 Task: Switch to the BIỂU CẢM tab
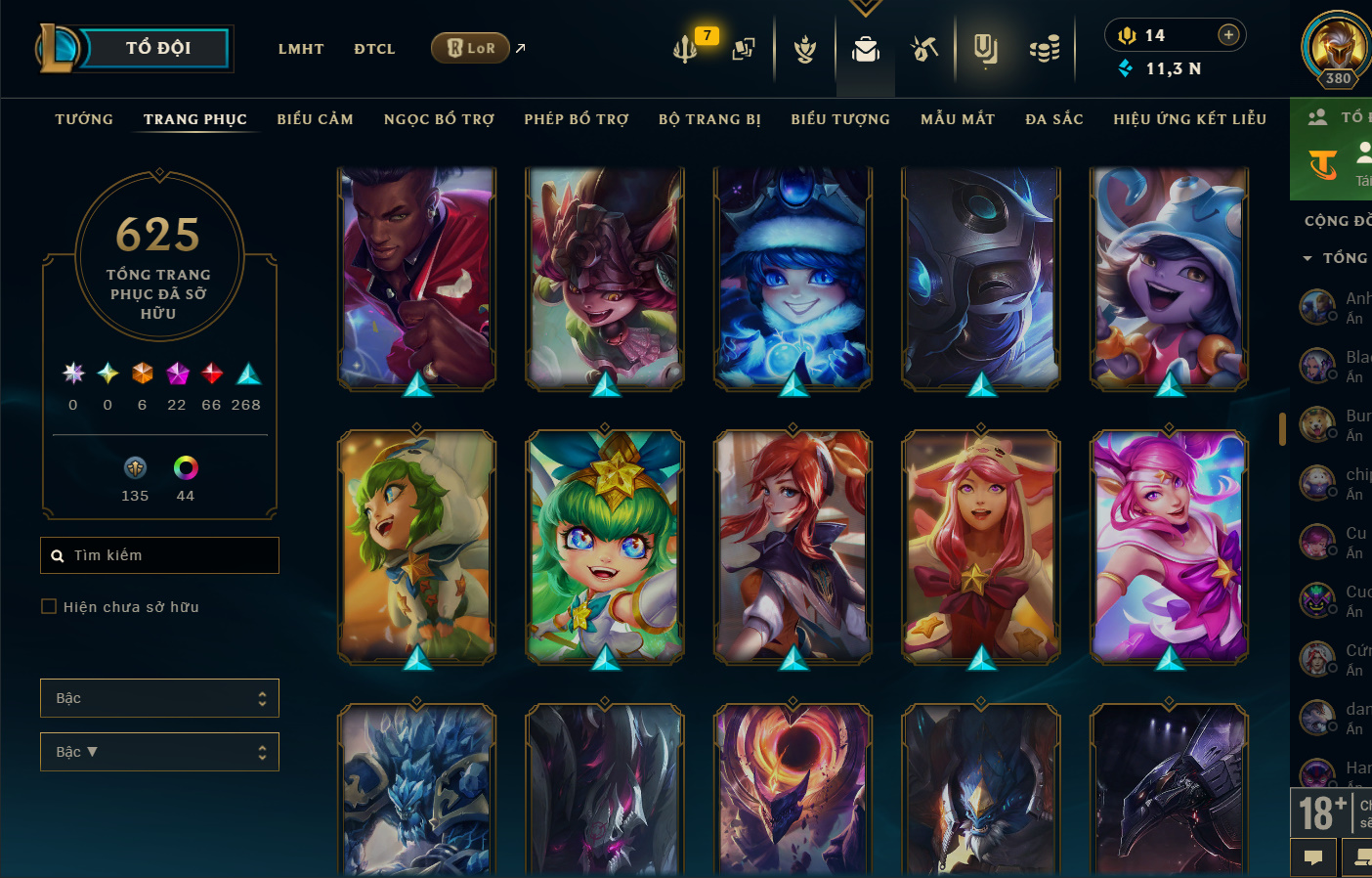315,119
